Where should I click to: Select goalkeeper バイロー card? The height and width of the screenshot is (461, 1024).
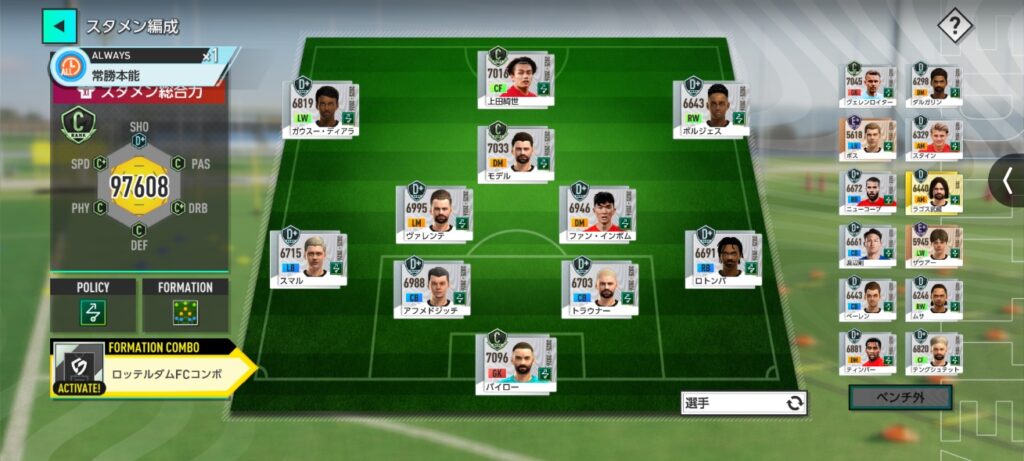pyautogui.click(x=514, y=362)
